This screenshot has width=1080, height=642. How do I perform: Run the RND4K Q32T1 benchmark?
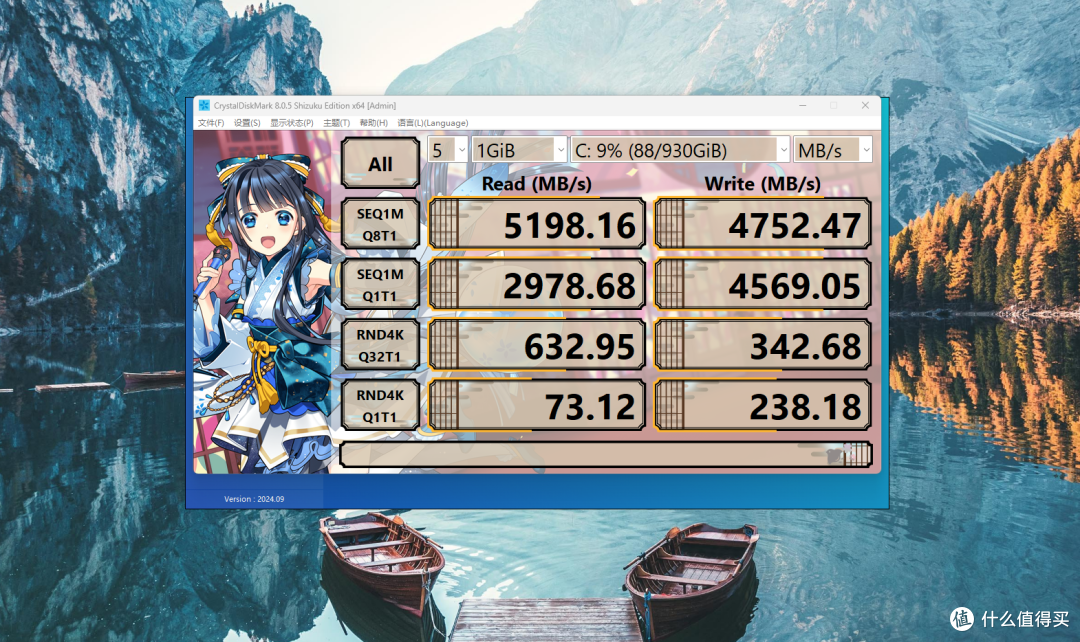click(x=380, y=345)
